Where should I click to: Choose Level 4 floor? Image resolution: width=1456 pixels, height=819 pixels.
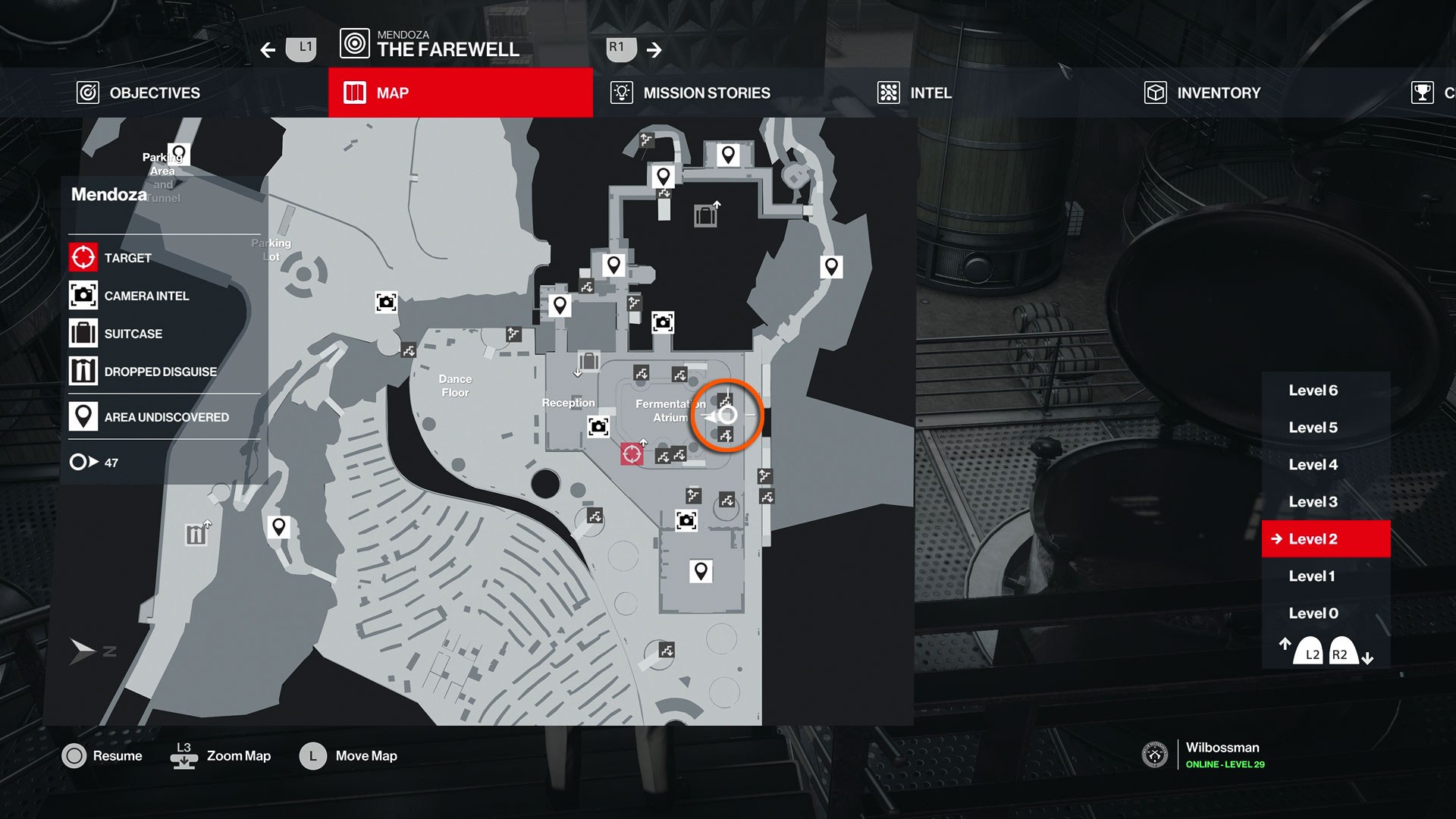[1313, 465]
